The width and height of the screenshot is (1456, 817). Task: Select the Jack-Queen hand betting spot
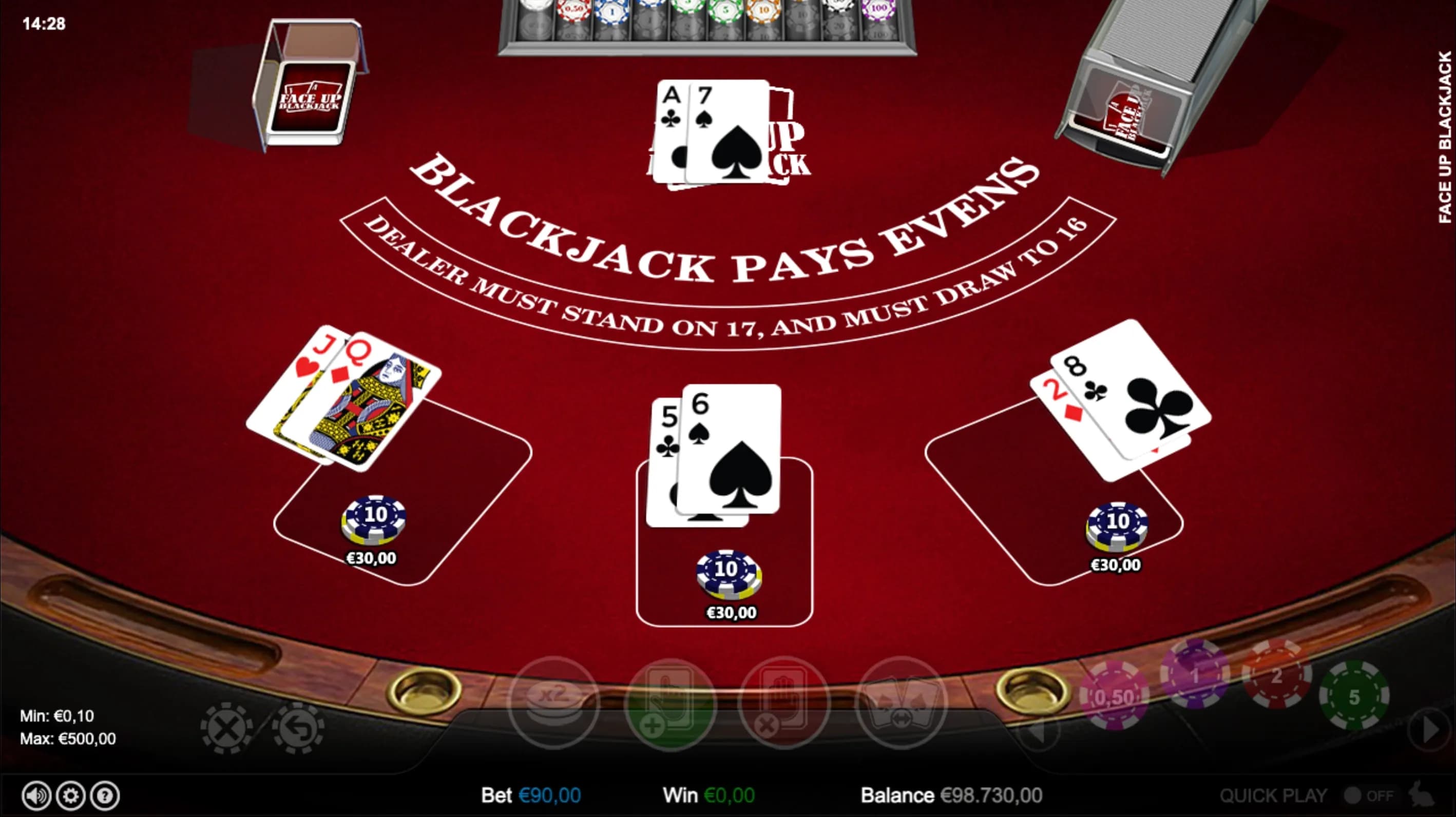(x=403, y=509)
